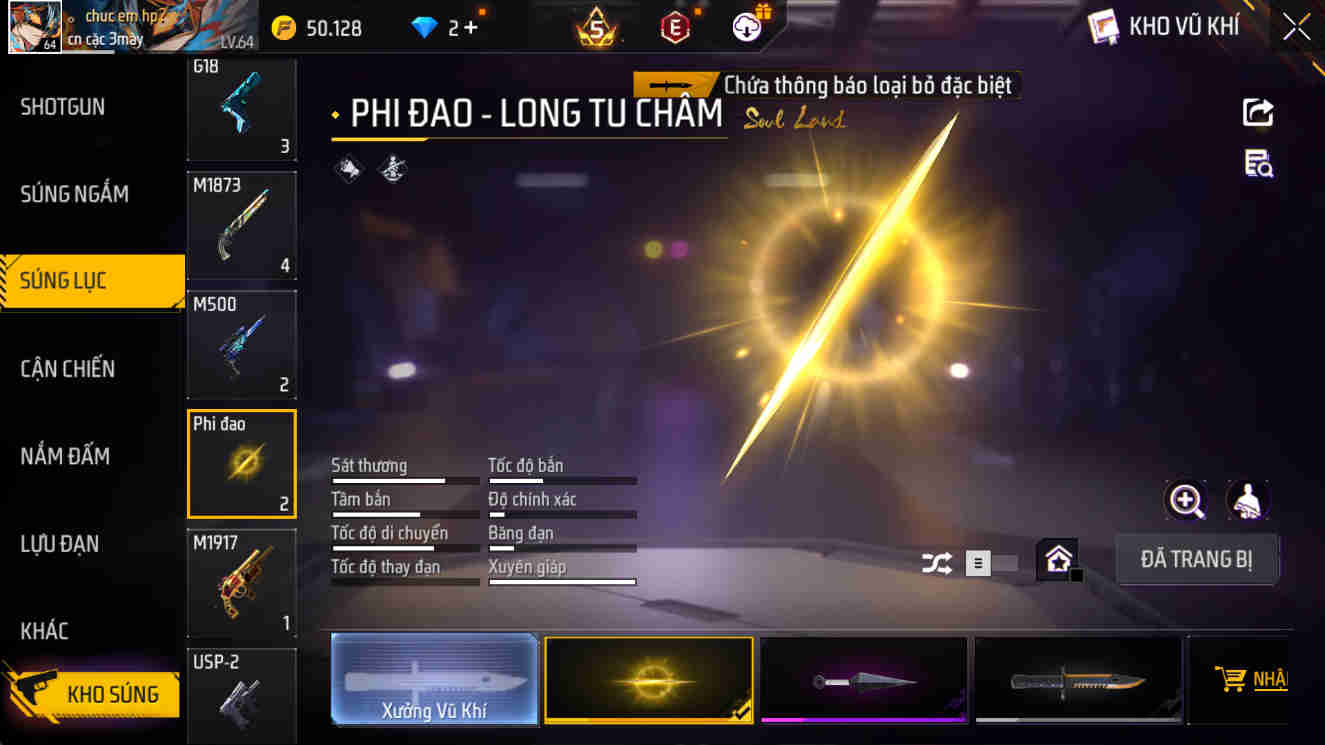The width and height of the screenshot is (1325, 745).
Task: Toggle the checkmark on the equipped skin thumbnail
Action: [741, 716]
